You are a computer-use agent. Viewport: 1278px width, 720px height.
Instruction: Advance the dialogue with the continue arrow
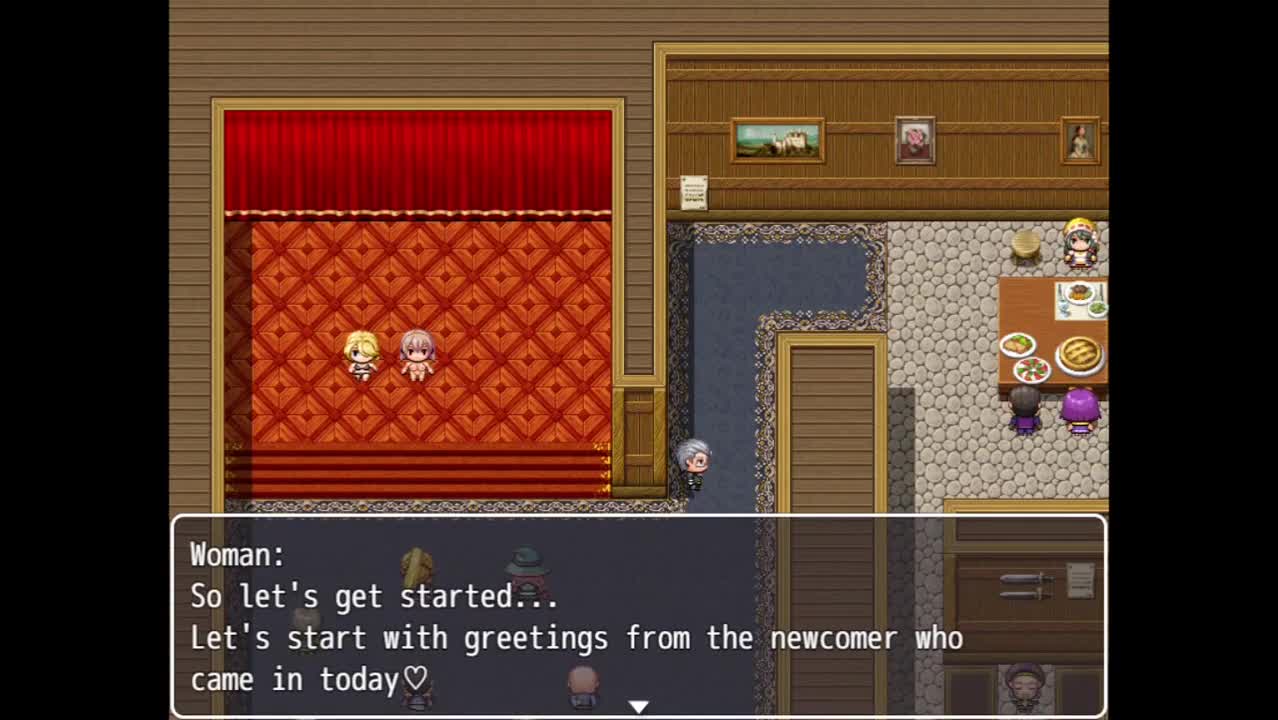(638, 706)
